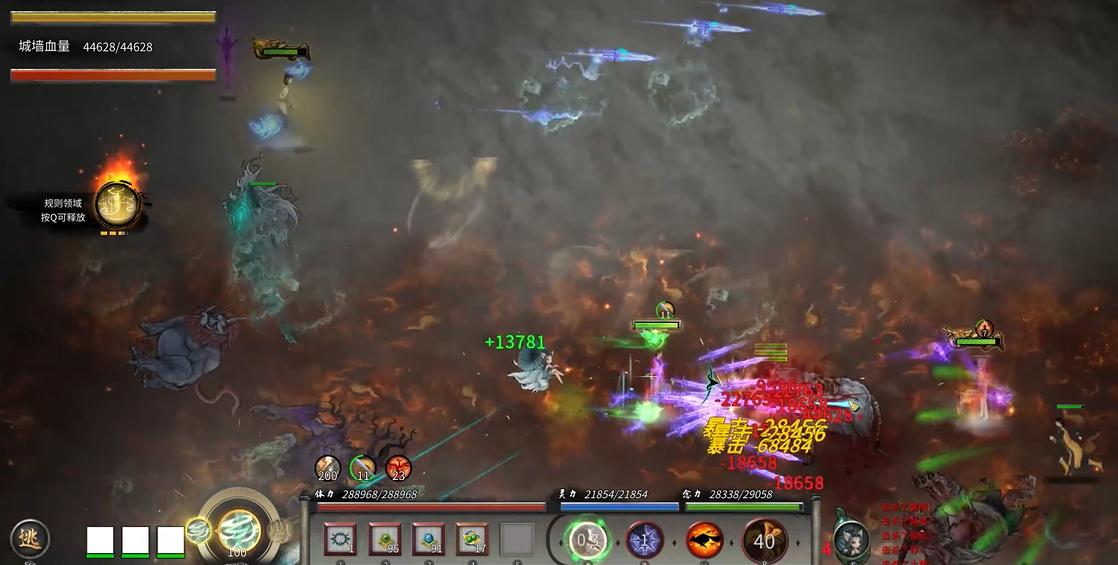Use the hotbar item with count 95

click(x=385, y=540)
